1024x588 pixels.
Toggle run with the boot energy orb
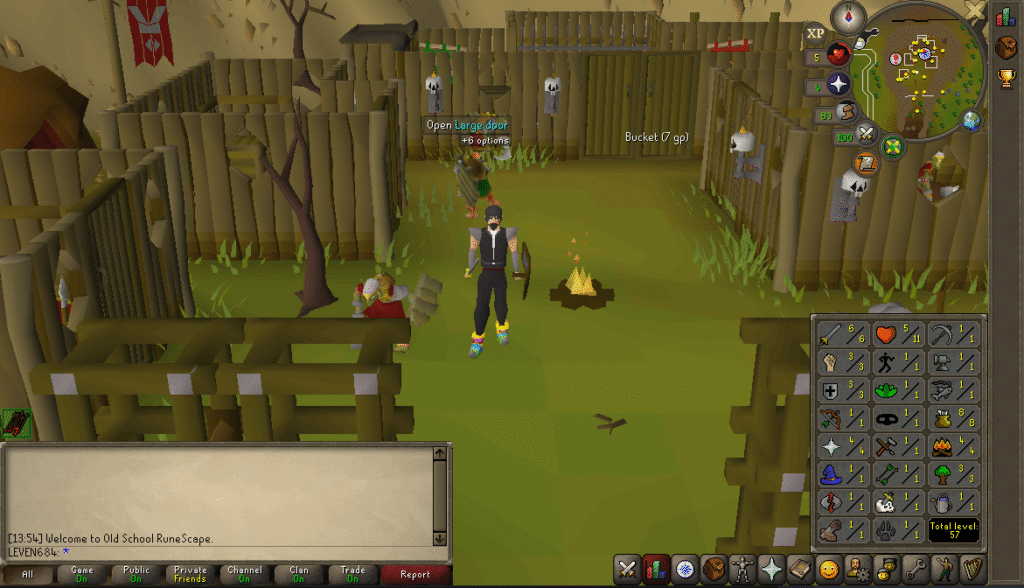point(847,112)
